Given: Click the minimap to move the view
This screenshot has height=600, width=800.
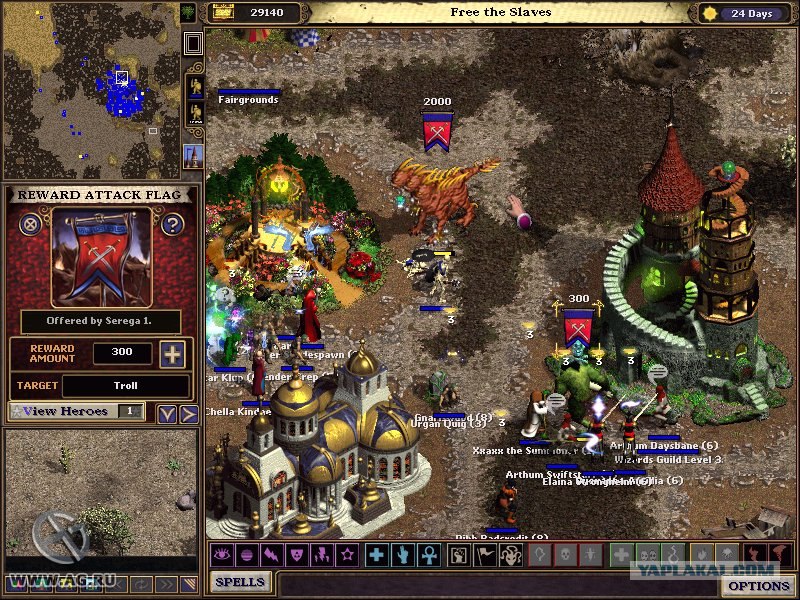Looking at the screenshot, I should [90, 90].
